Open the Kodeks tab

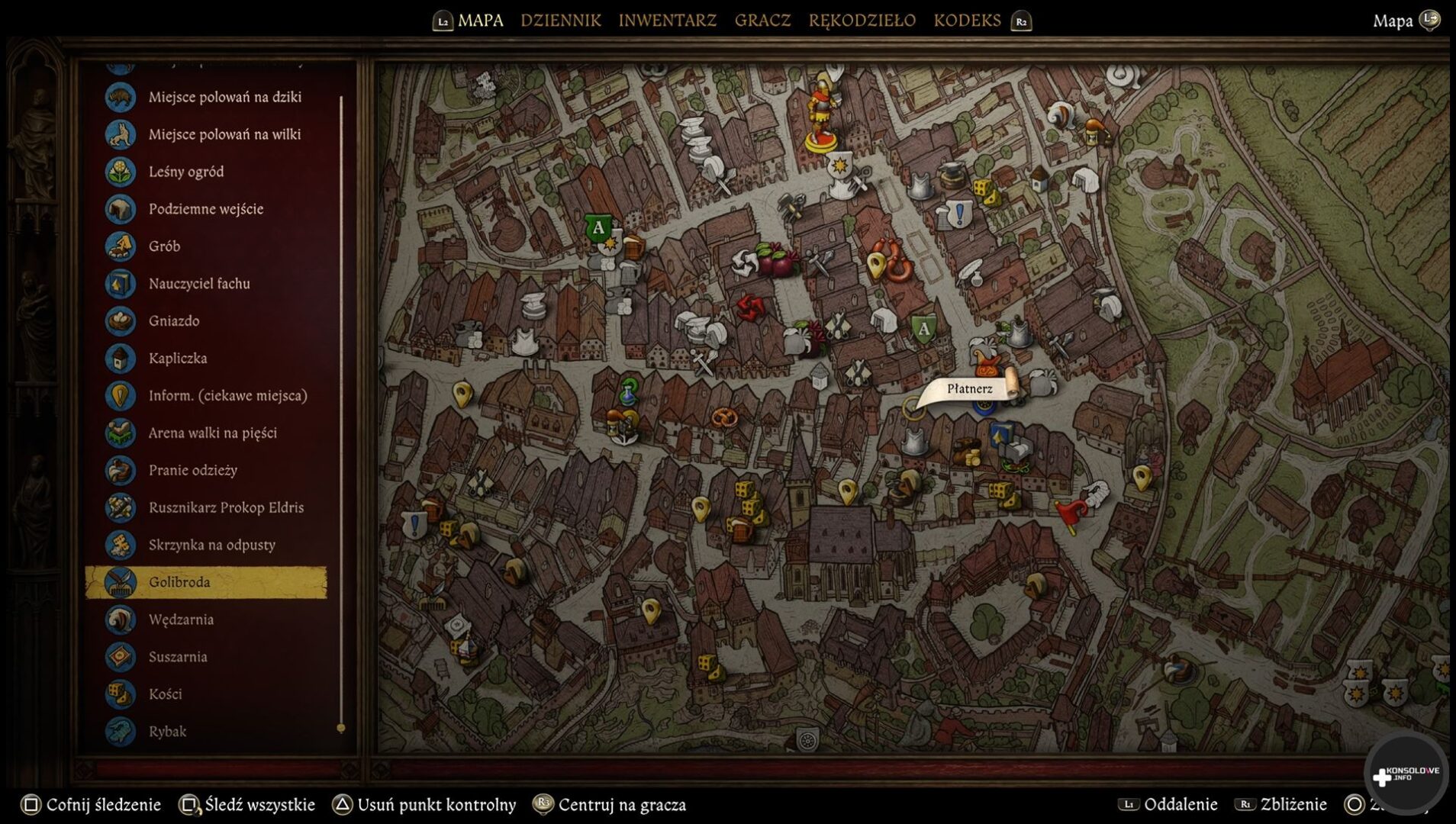pos(967,21)
